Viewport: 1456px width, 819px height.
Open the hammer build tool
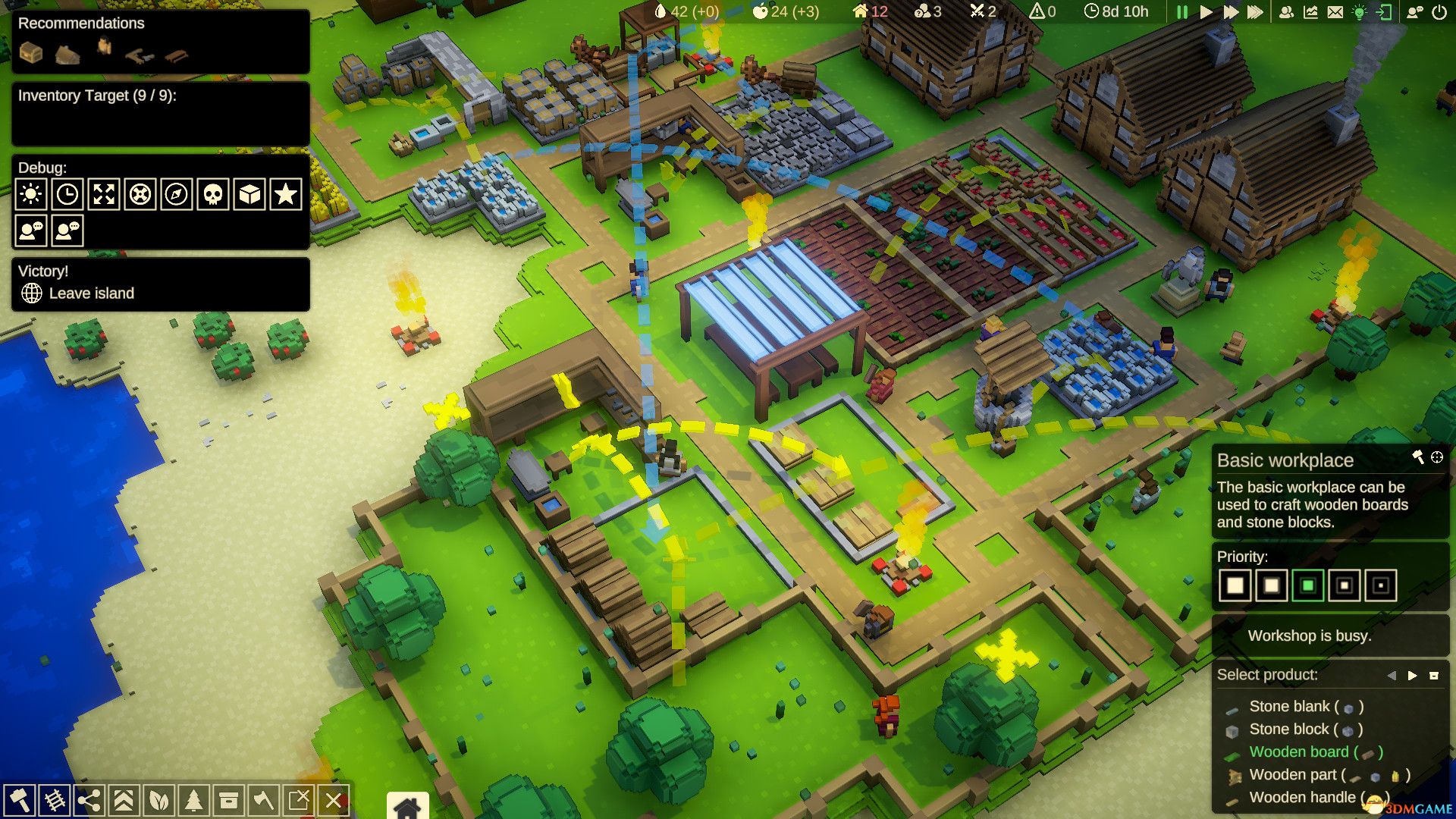[19, 800]
